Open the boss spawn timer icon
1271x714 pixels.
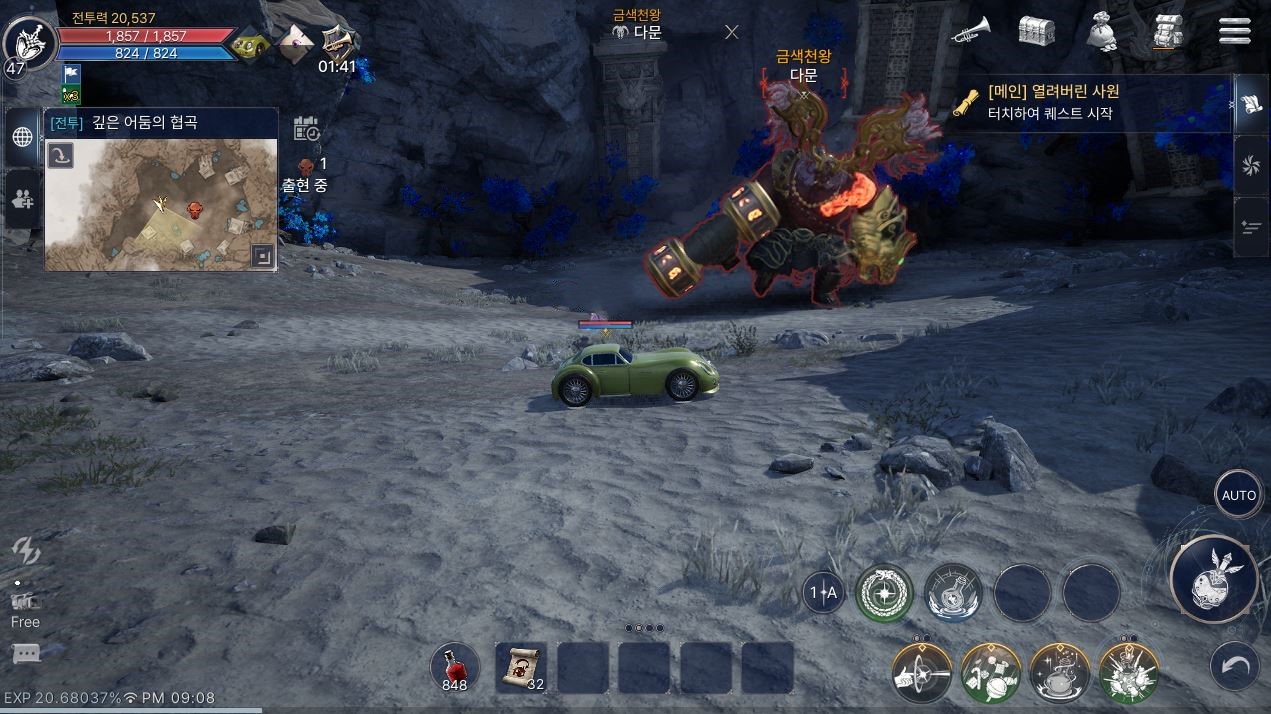(307, 129)
